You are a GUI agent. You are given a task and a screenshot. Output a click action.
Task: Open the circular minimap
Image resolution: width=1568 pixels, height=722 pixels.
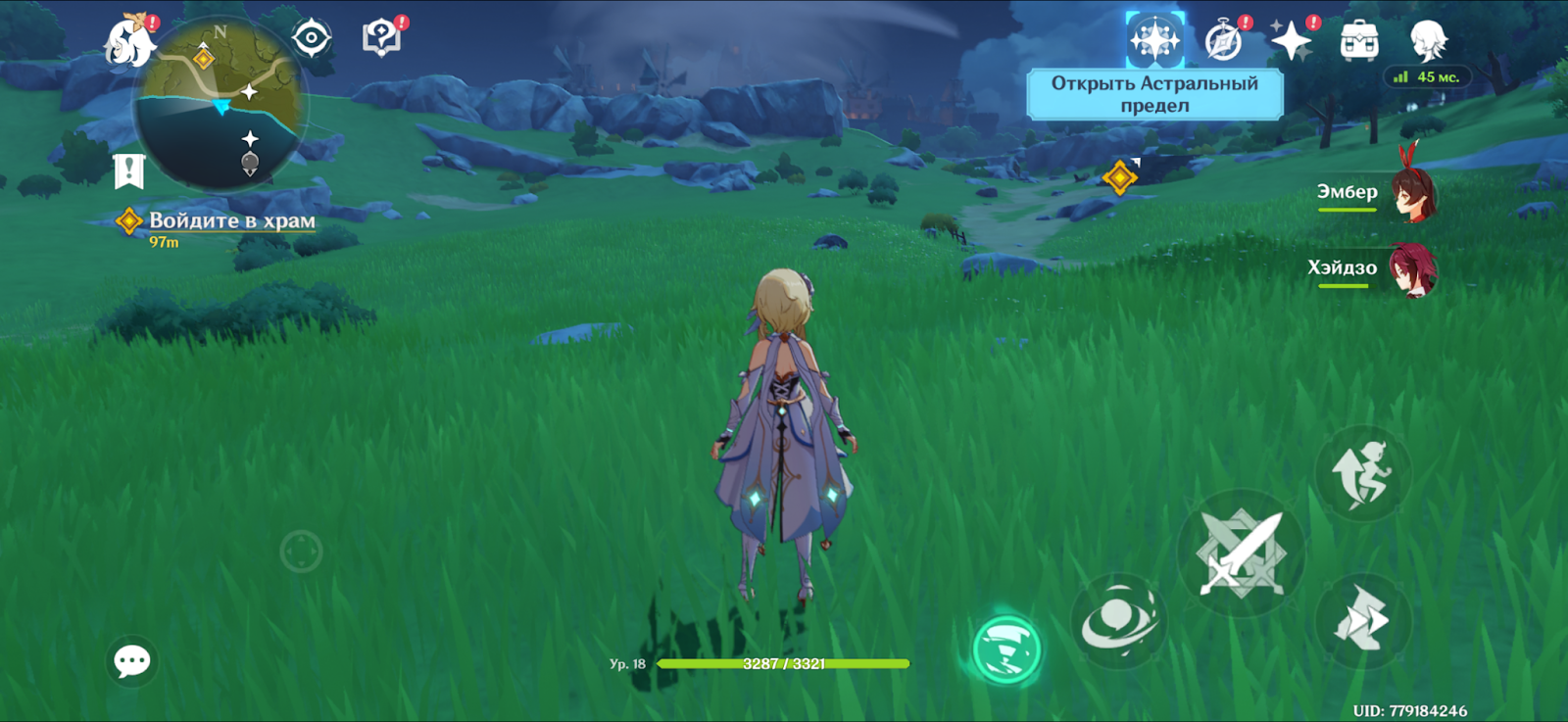coord(221,104)
